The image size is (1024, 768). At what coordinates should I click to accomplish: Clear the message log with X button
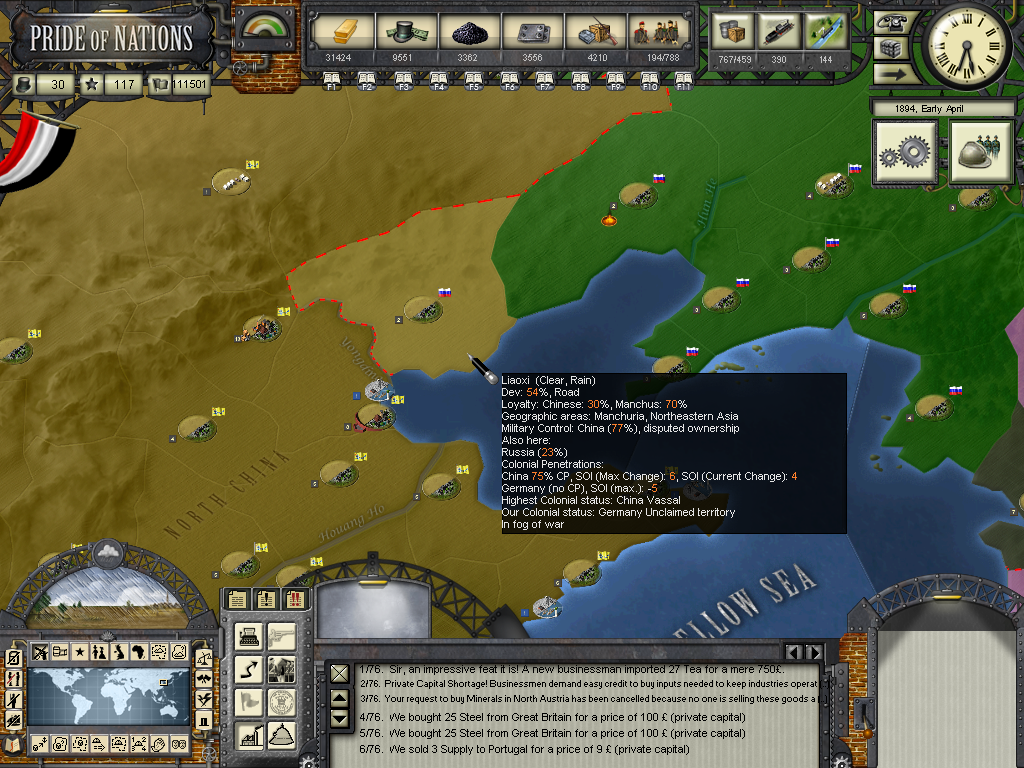tap(340, 674)
